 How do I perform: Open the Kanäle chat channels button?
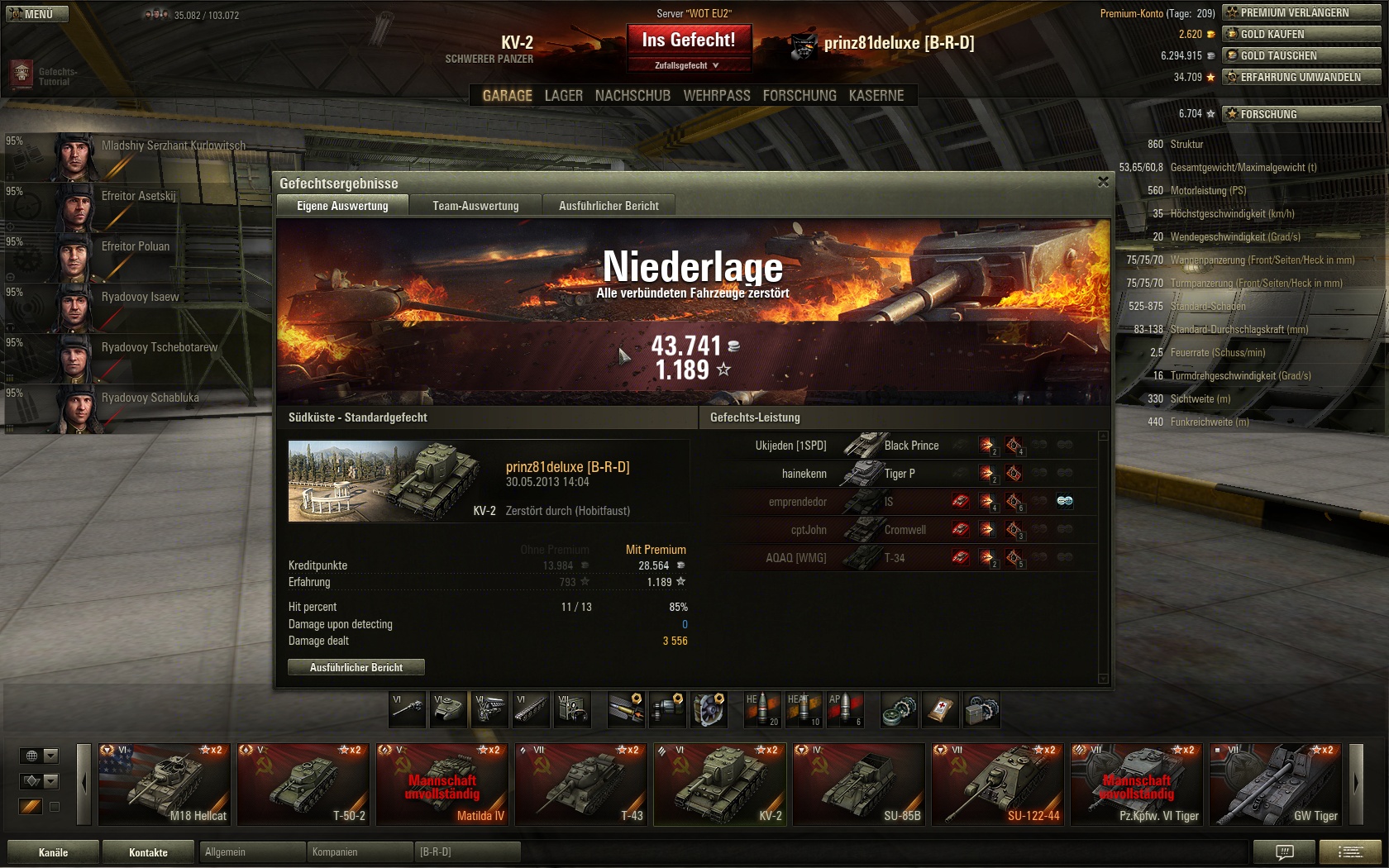click(x=53, y=852)
